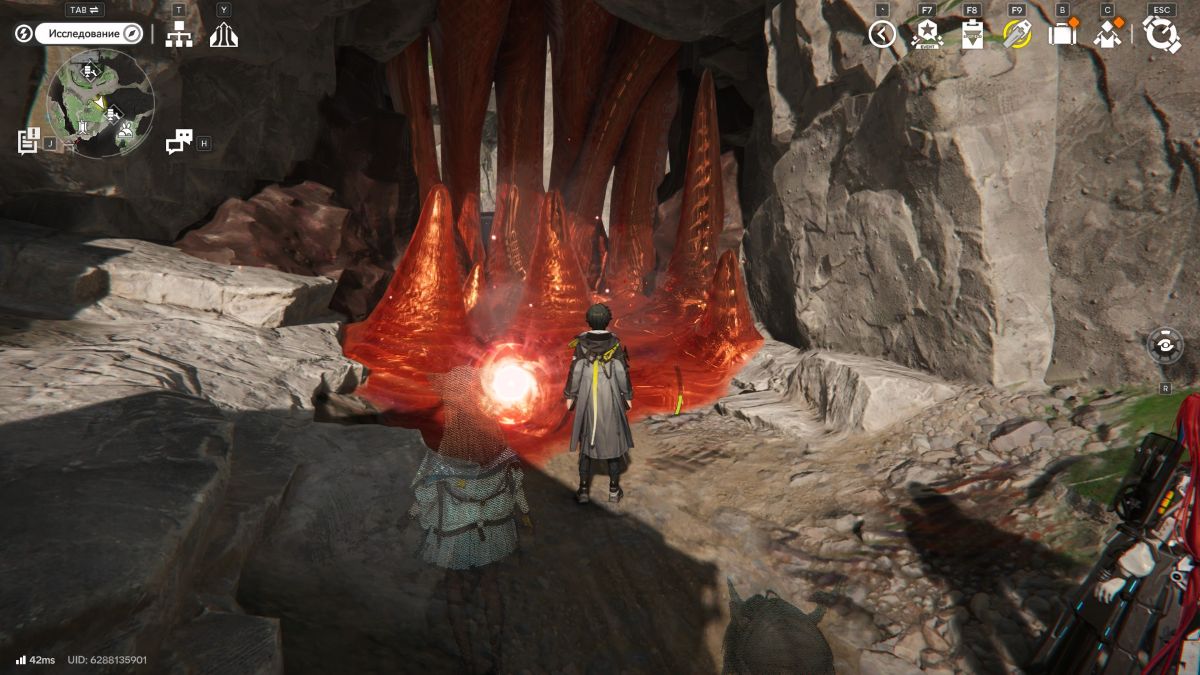Open the backpack suitcase inventory icon
This screenshot has height=675, width=1200.
[x=1062, y=35]
